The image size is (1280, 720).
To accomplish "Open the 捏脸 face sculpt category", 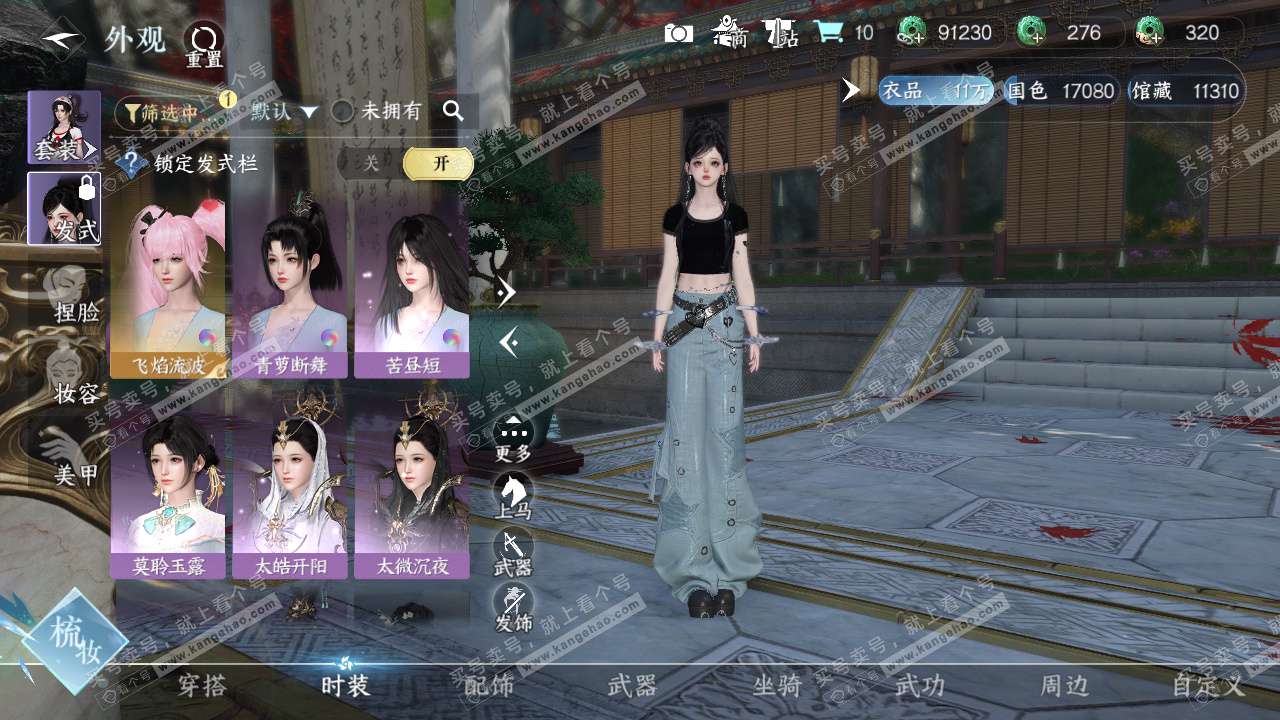I will click(70, 295).
